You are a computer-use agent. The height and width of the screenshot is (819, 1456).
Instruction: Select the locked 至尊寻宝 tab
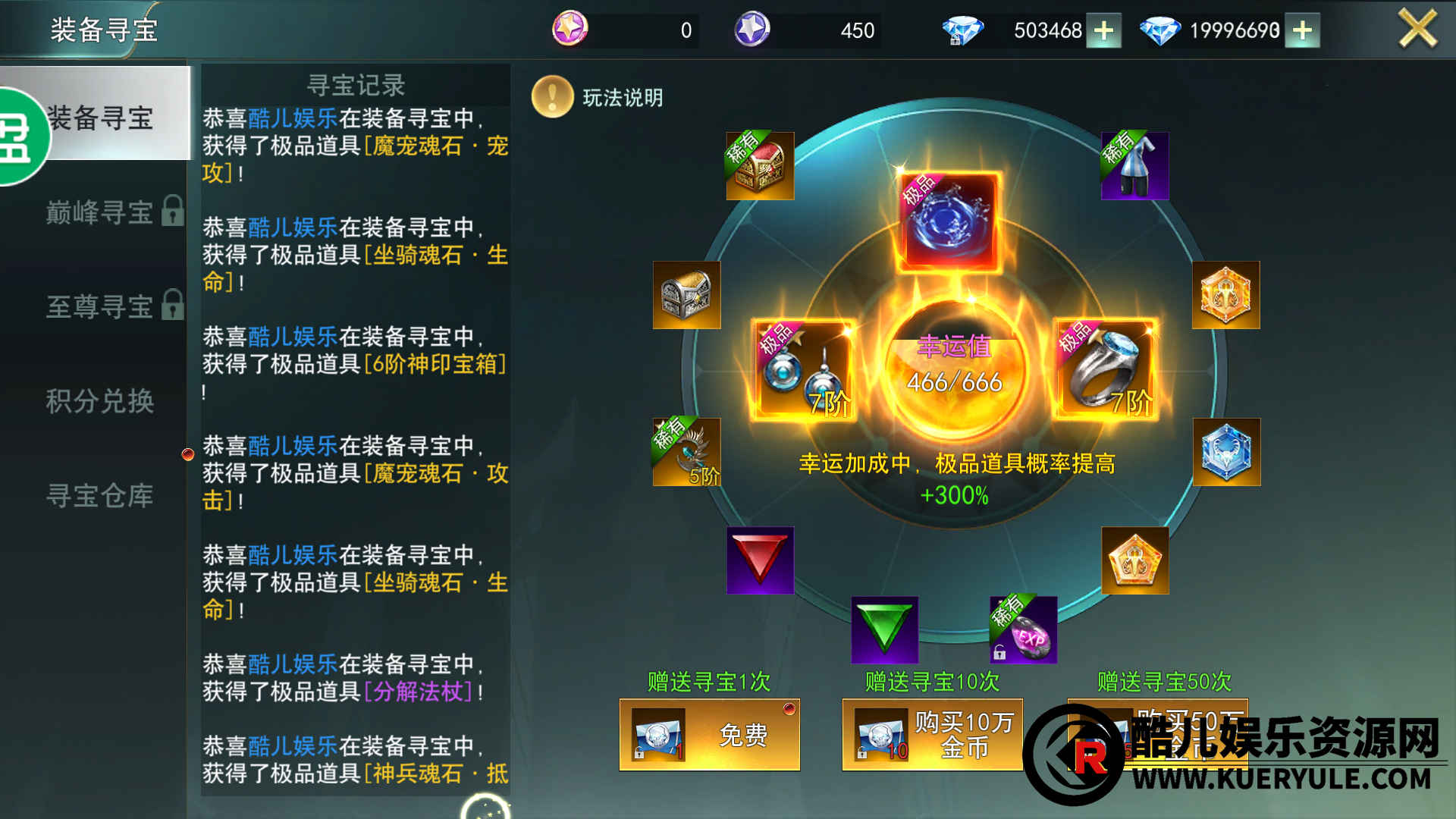click(x=100, y=306)
